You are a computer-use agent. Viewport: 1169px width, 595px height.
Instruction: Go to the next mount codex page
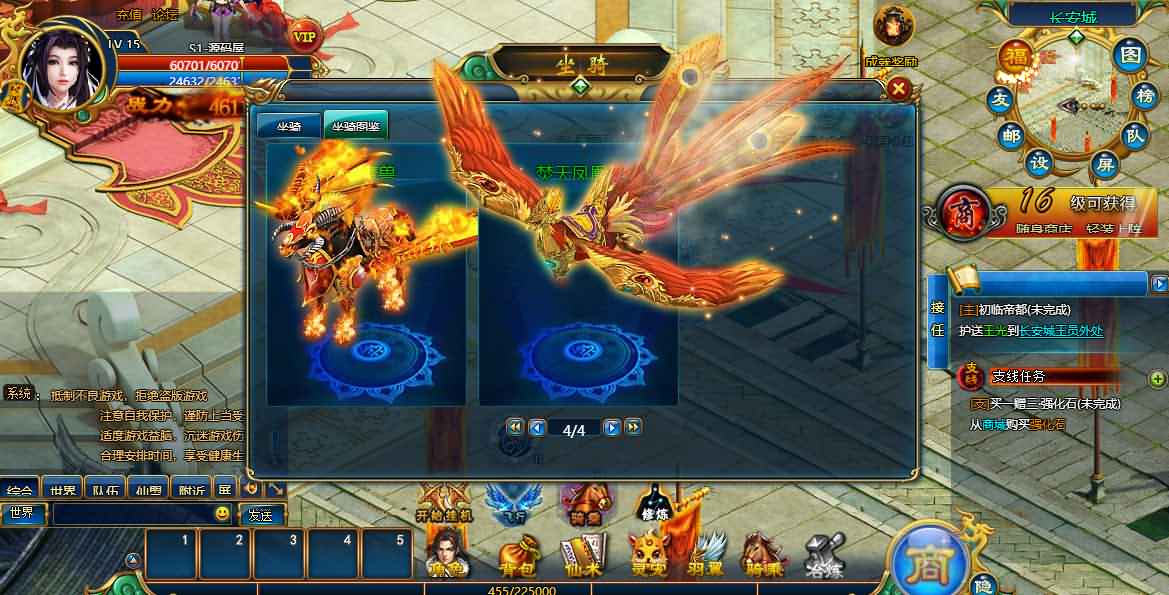(612, 428)
